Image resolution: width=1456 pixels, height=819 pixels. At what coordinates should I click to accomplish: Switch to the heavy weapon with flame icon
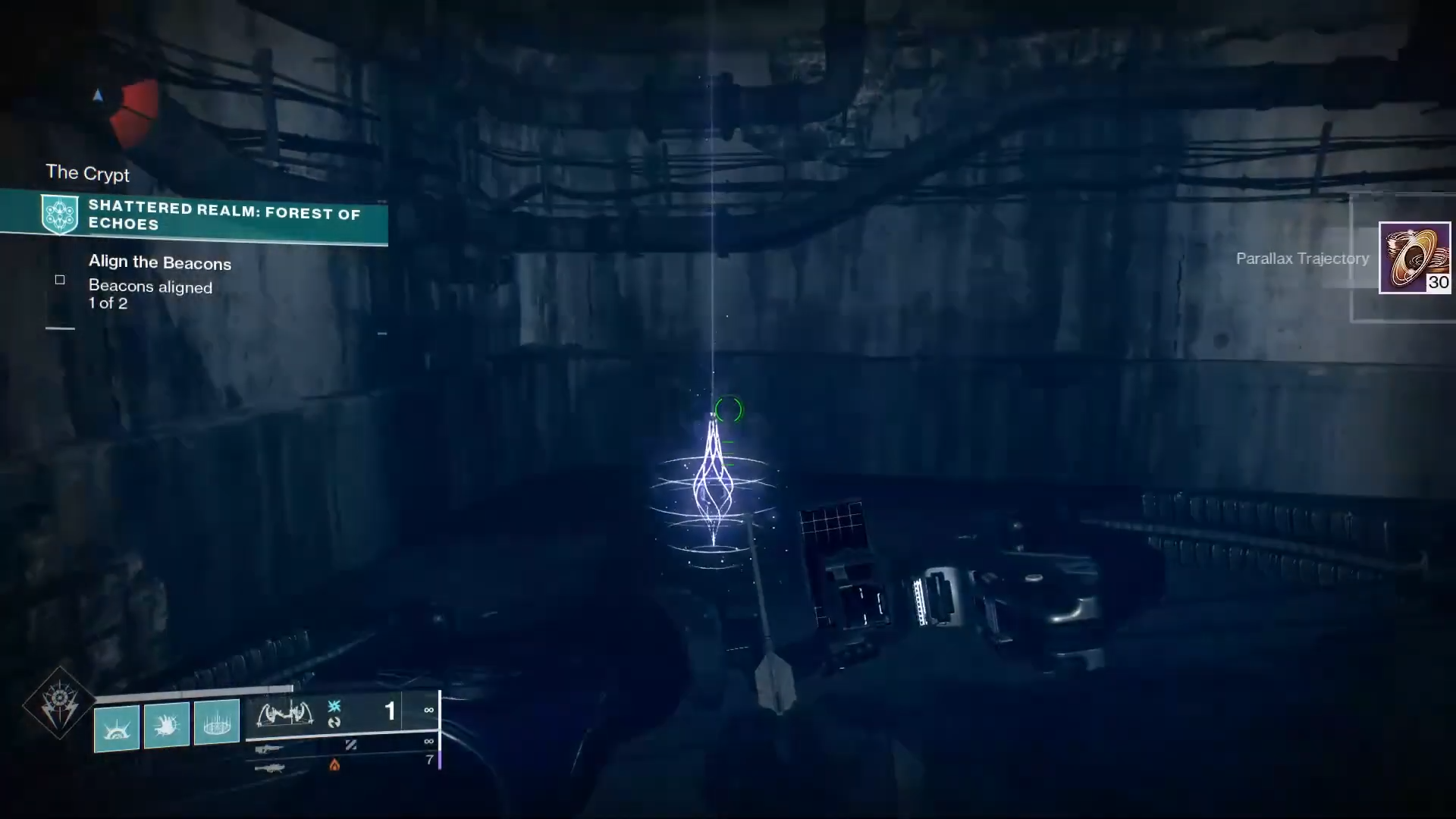coord(269,767)
